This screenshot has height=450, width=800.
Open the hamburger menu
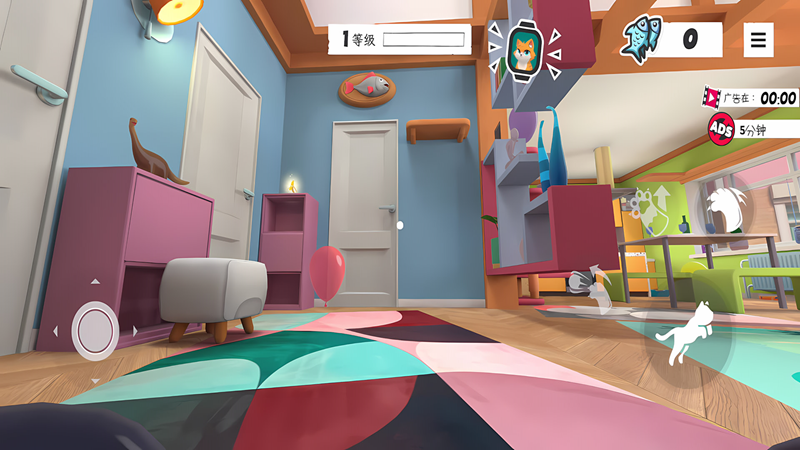pyautogui.click(x=759, y=40)
